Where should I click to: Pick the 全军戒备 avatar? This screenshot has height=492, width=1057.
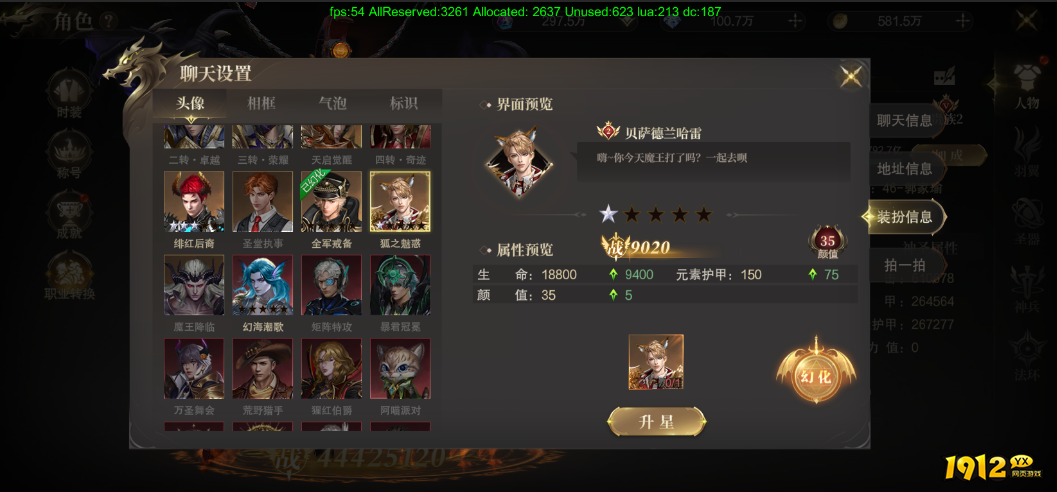(331, 201)
